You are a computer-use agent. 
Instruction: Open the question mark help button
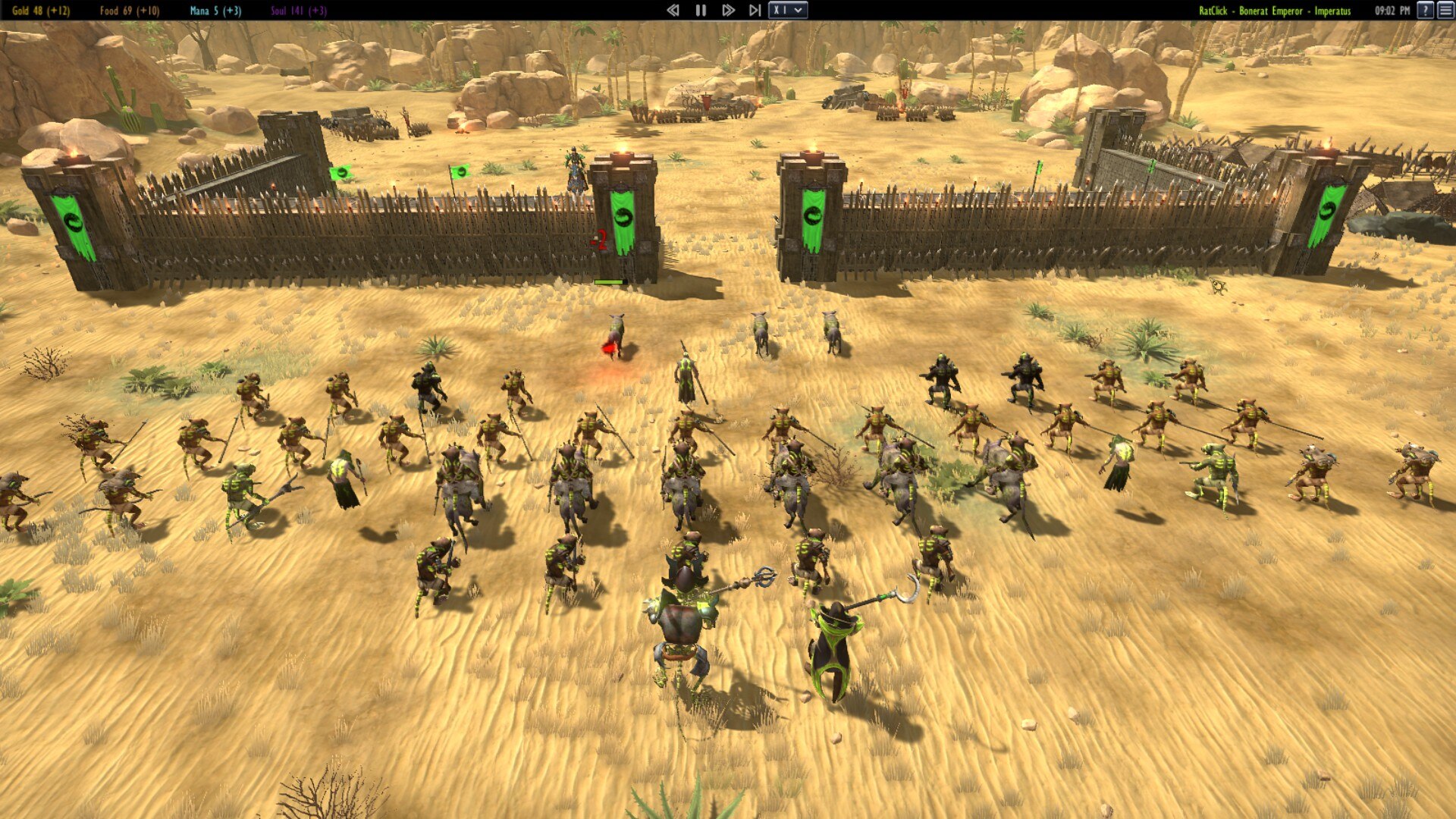(1426, 11)
